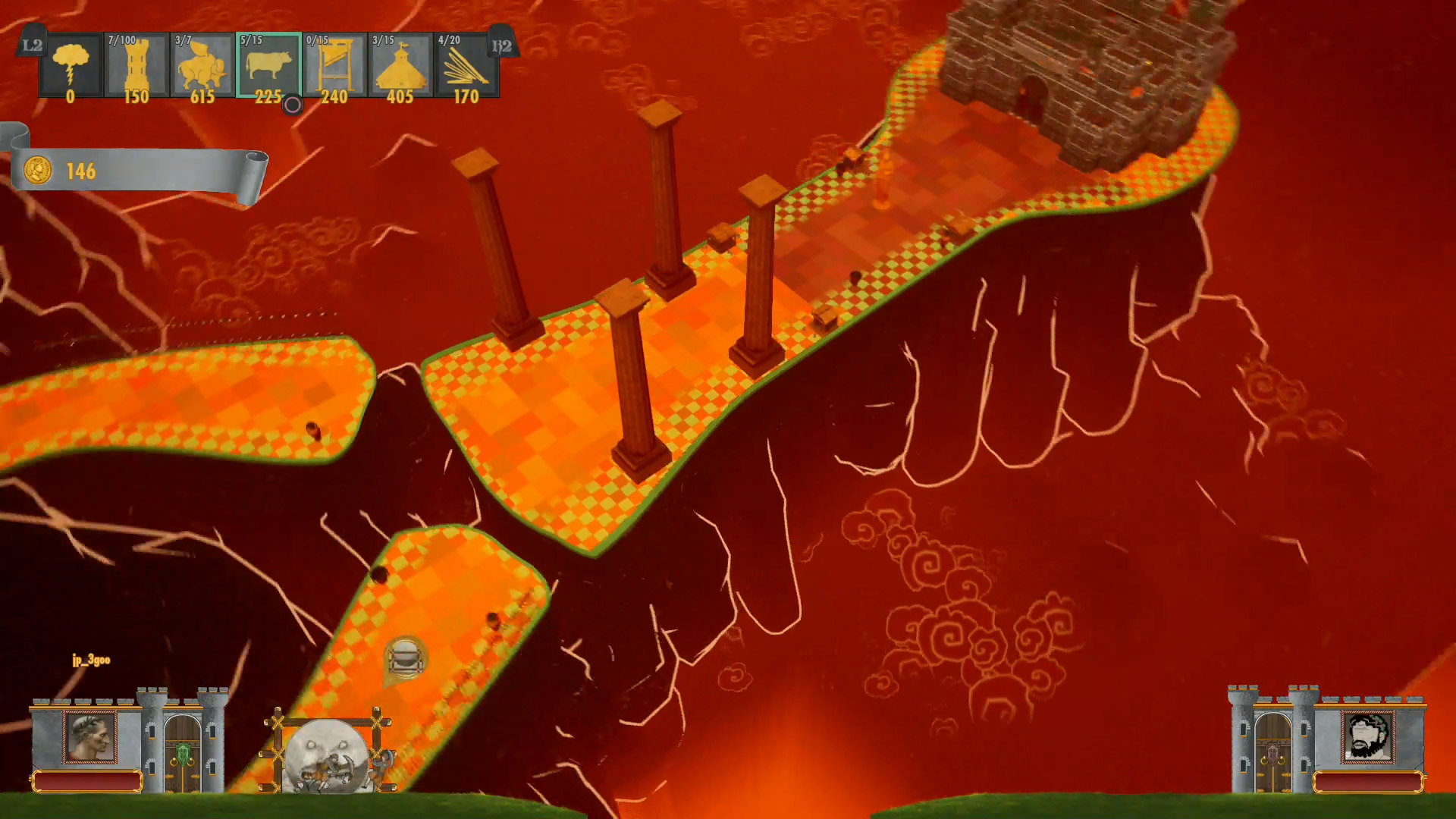This screenshot has height=819, width=1456.
Task: Choose the flag-topped building costing 405
Action: pos(400,66)
